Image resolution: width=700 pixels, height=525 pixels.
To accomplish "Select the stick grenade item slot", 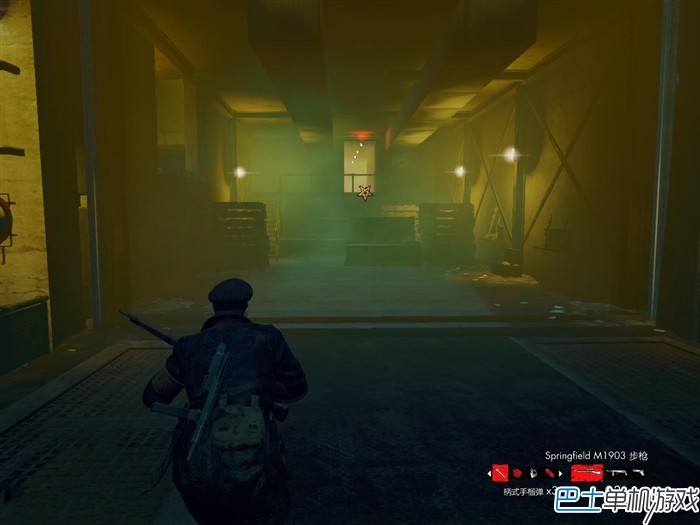I will pyautogui.click(x=500, y=472).
